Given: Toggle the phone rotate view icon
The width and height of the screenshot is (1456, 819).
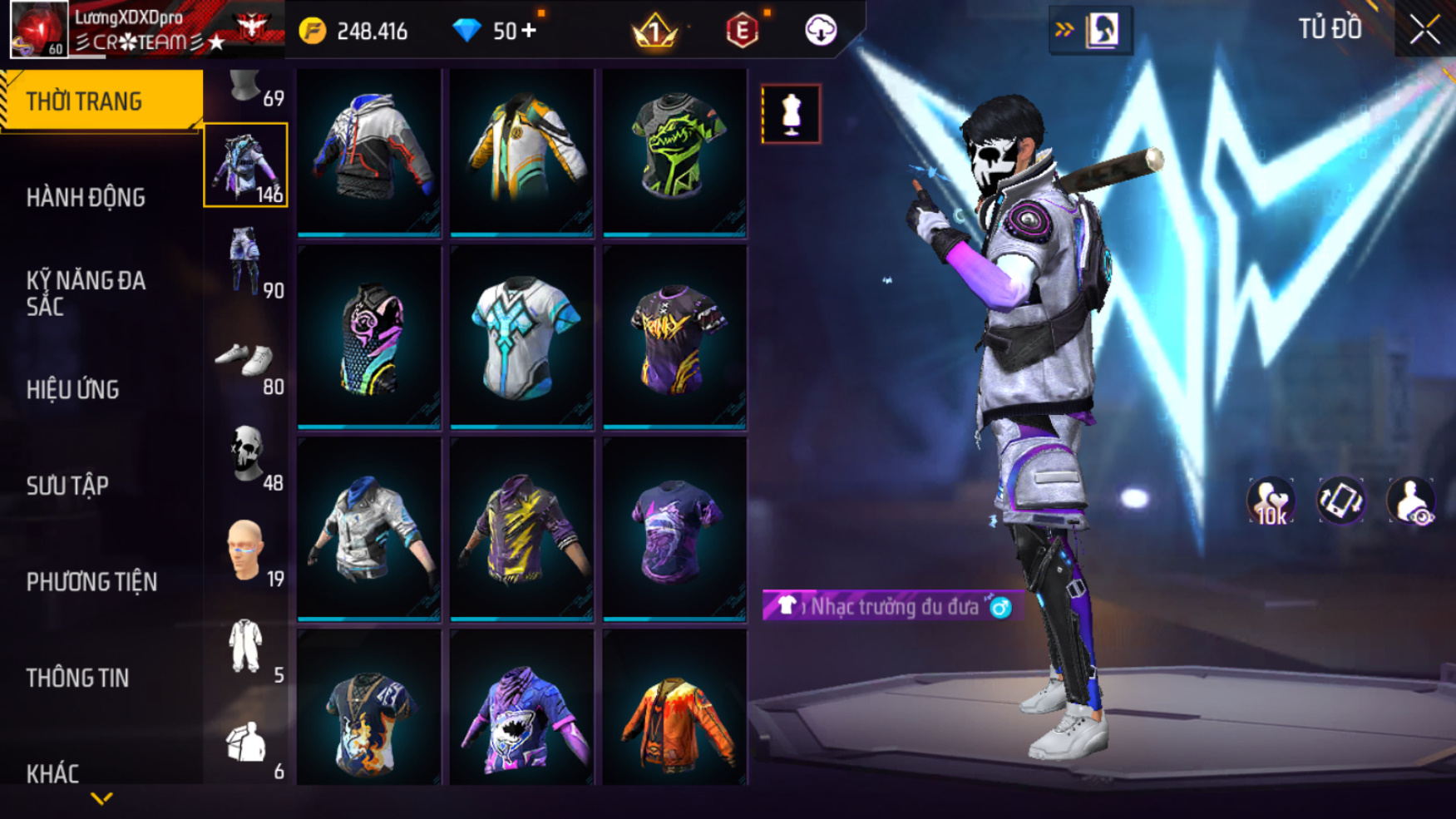Looking at the screenshot, I should pos(1340,501).
